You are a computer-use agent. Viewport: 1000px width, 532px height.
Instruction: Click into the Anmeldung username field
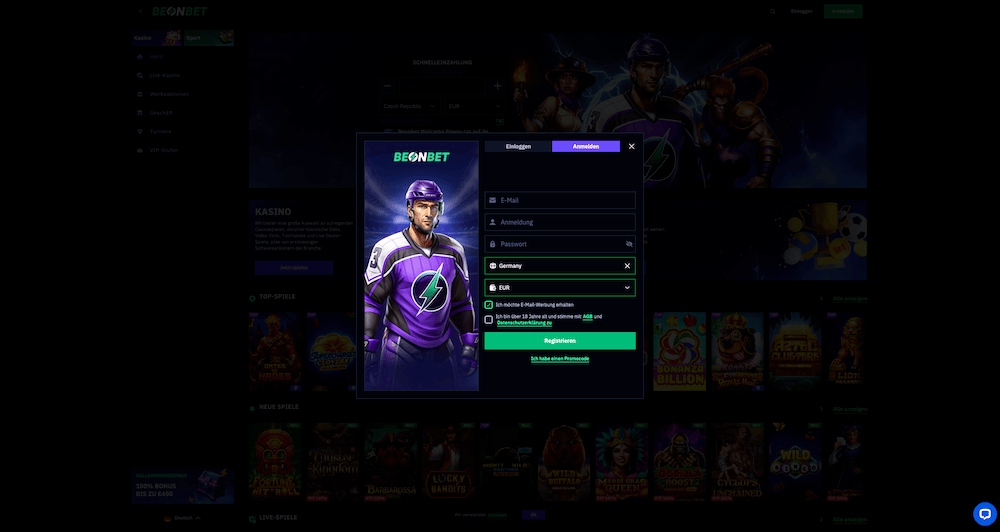(560, 222)
